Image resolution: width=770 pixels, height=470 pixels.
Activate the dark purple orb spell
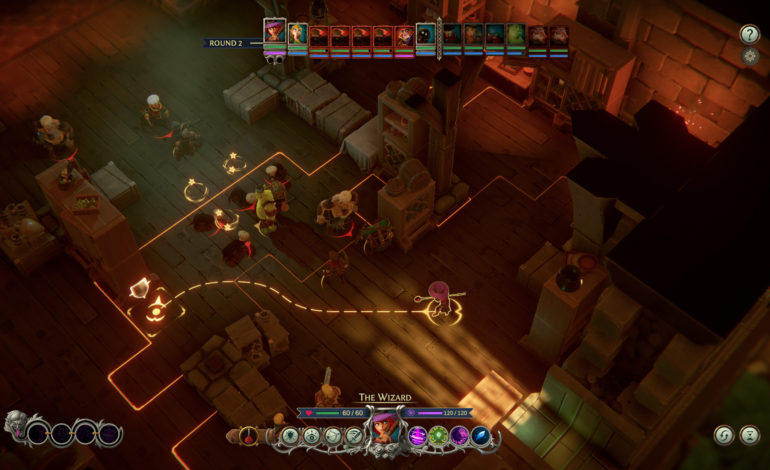[459, 436]
